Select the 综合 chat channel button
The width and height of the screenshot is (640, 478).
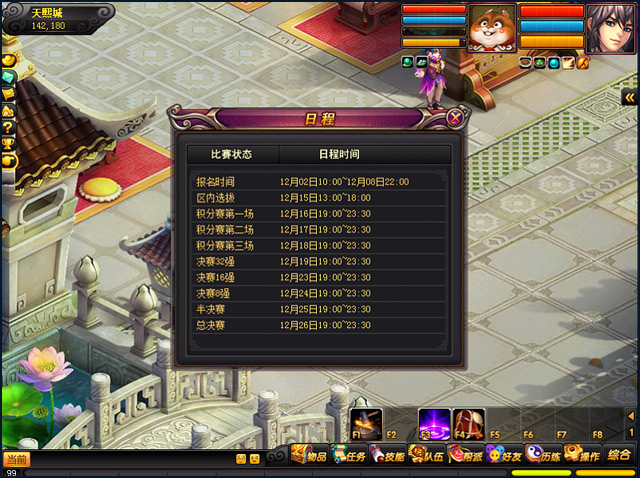click(x=619, y=455)
